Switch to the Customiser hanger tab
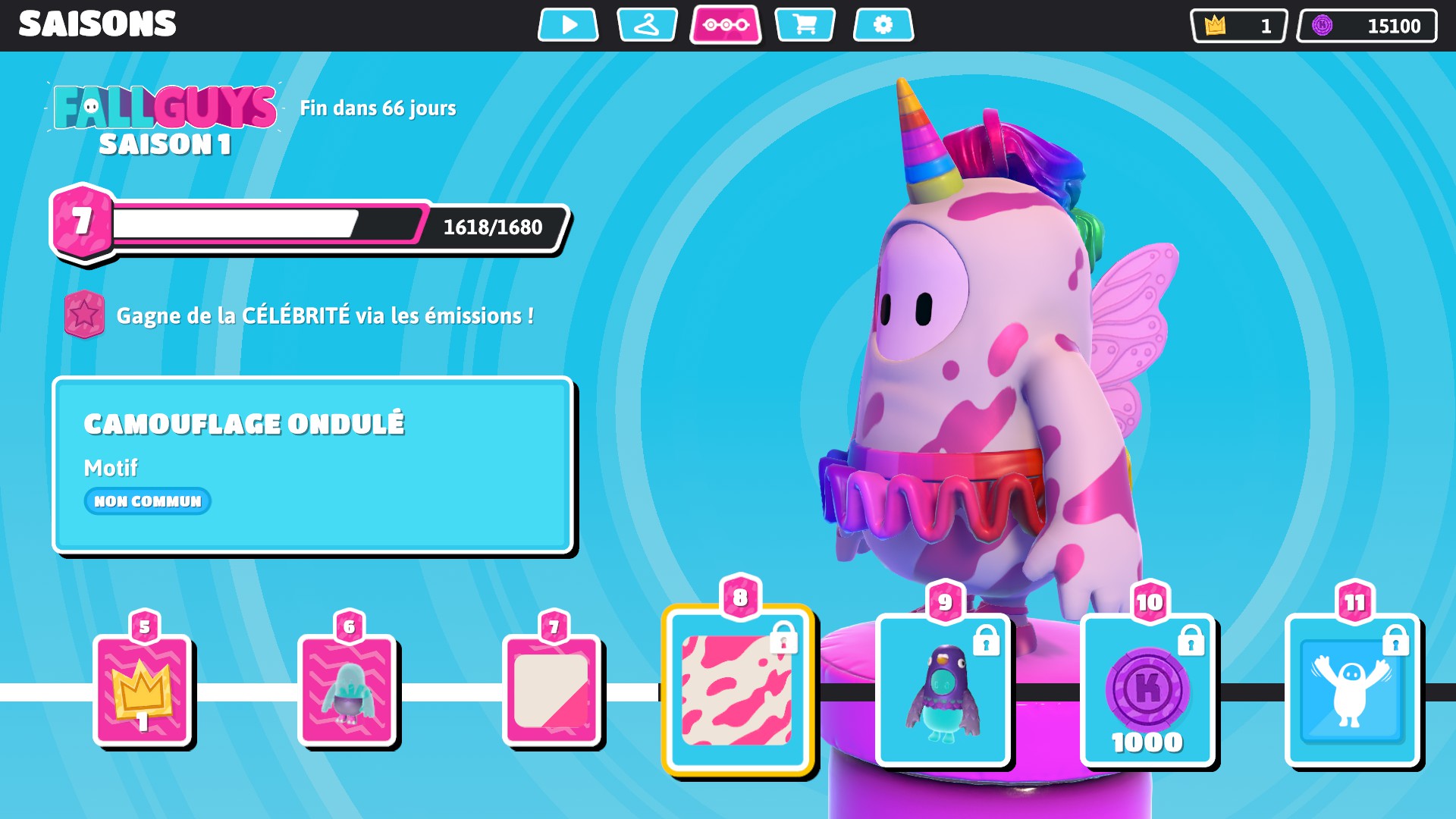 [647, 25]
